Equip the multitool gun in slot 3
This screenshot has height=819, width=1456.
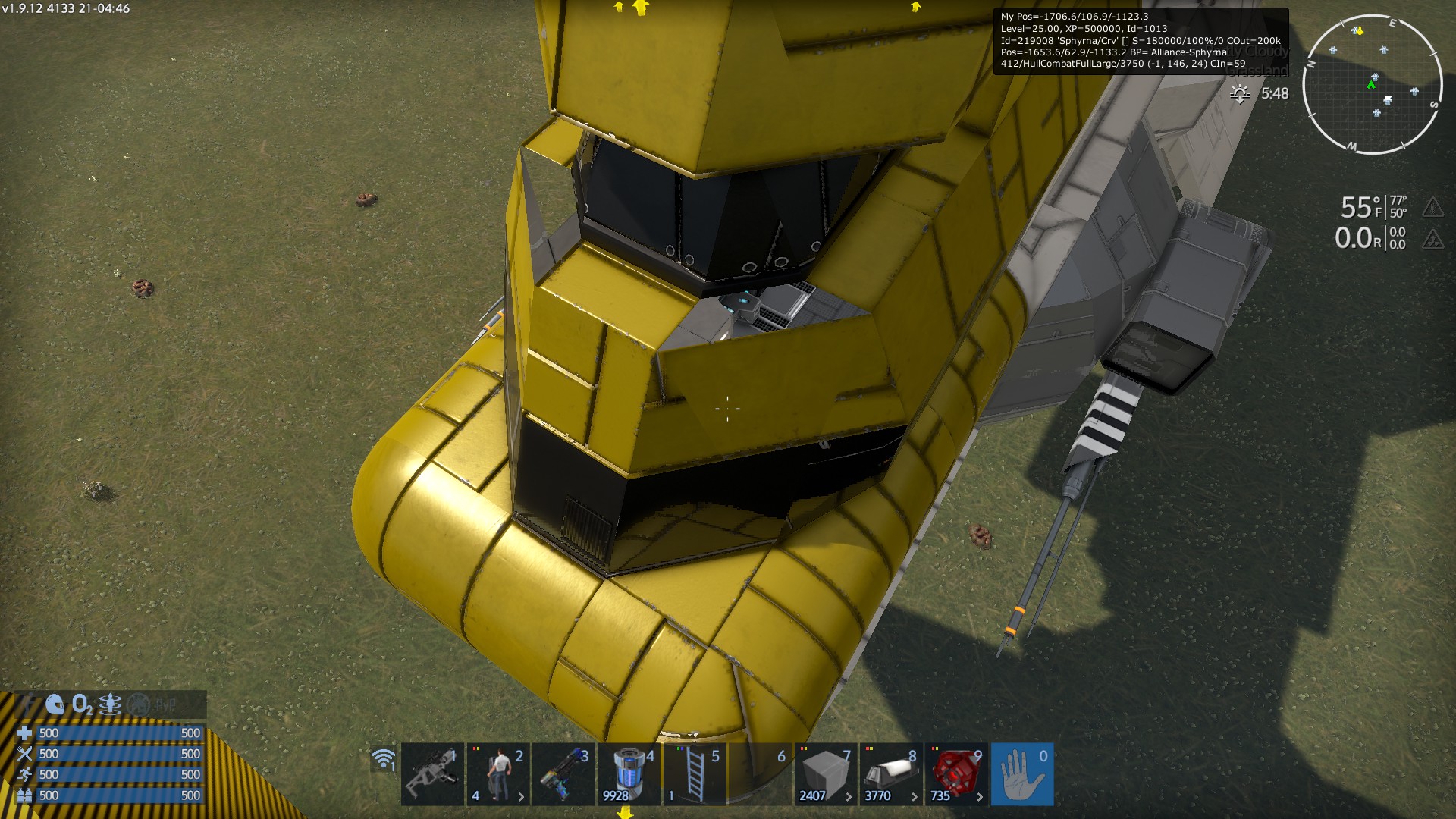coord(563,774)
